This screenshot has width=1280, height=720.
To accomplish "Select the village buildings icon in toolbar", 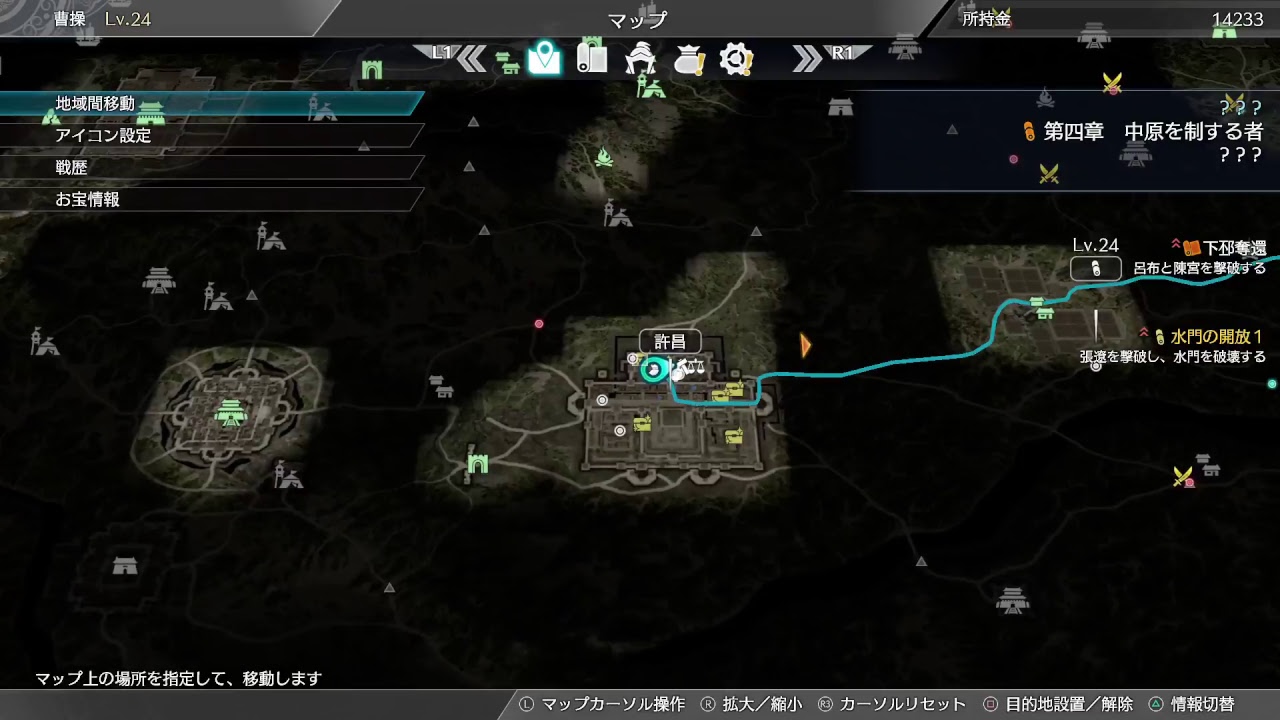I will [507, 60].
